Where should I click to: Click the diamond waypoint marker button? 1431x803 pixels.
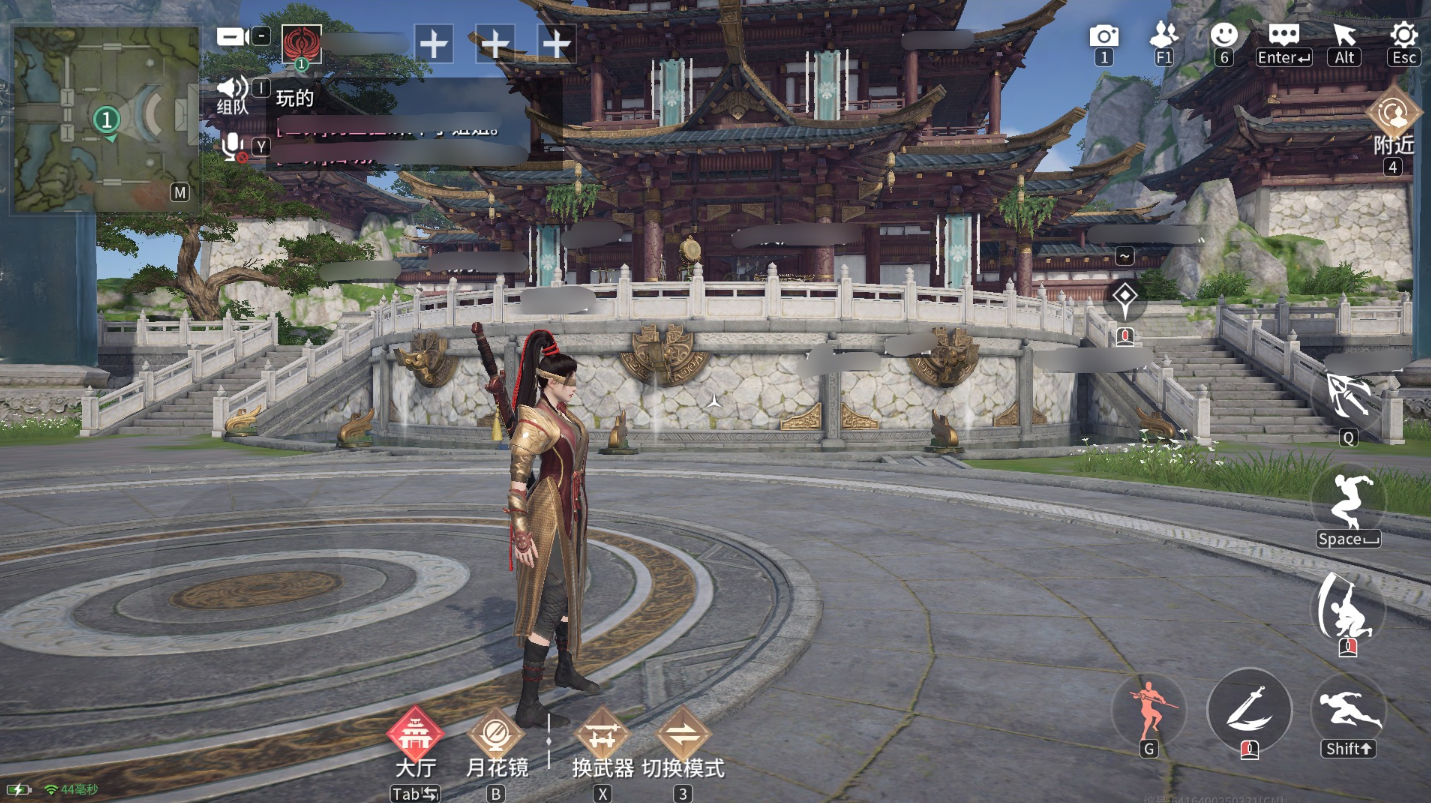(x=1125, y=296)
